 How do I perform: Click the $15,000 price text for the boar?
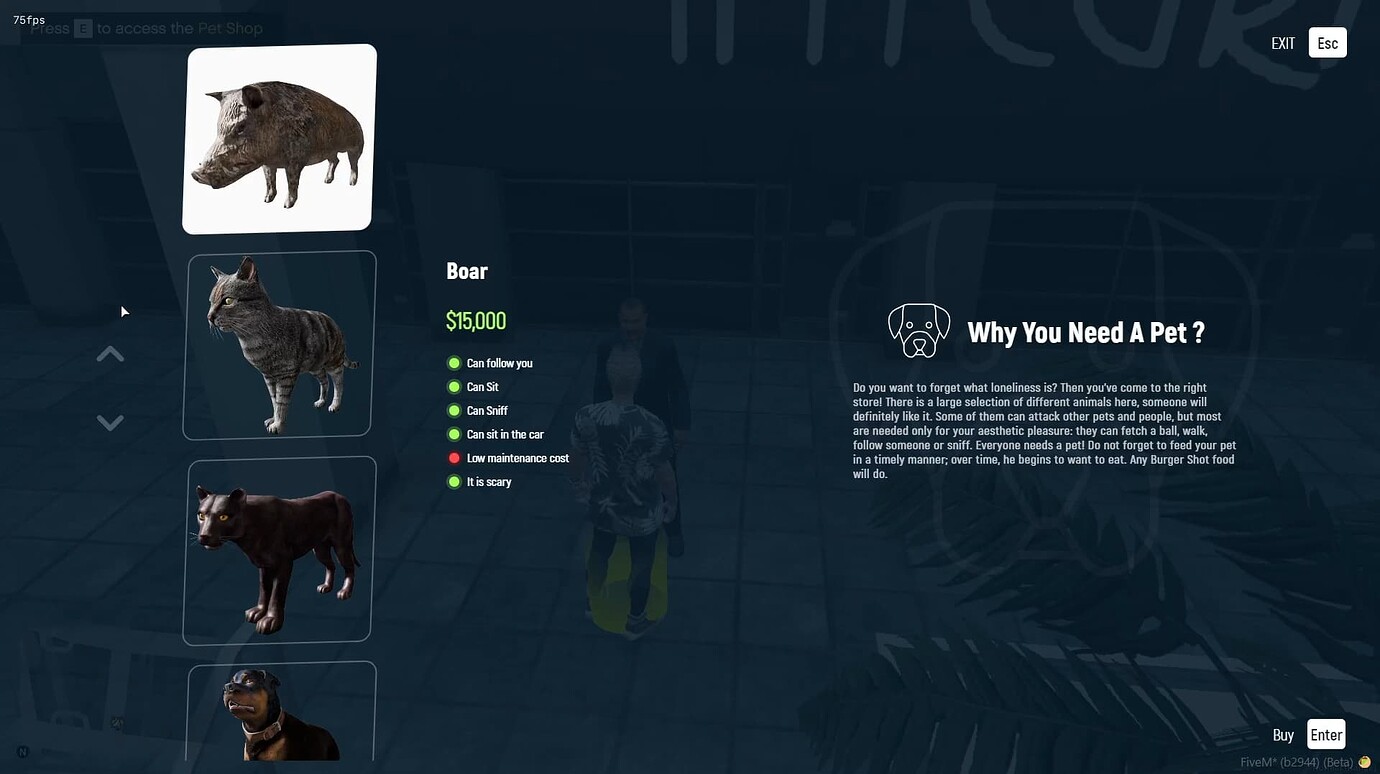coord(476,320)
